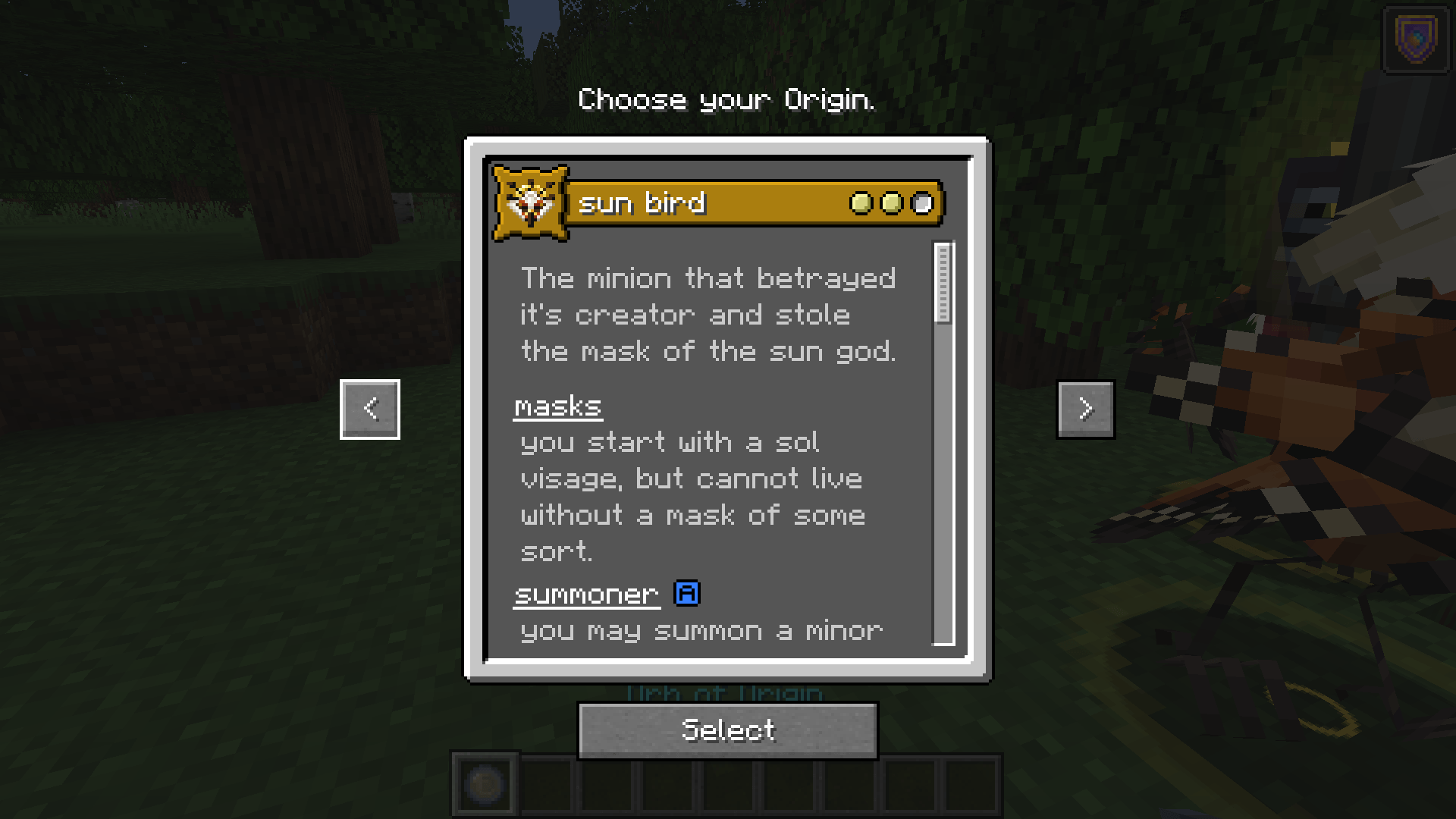Image resolution: width=1456 pixels, height=819 pixels.
Task: Select an empty hotbar slot beside the orb
Action: point(545,785)
